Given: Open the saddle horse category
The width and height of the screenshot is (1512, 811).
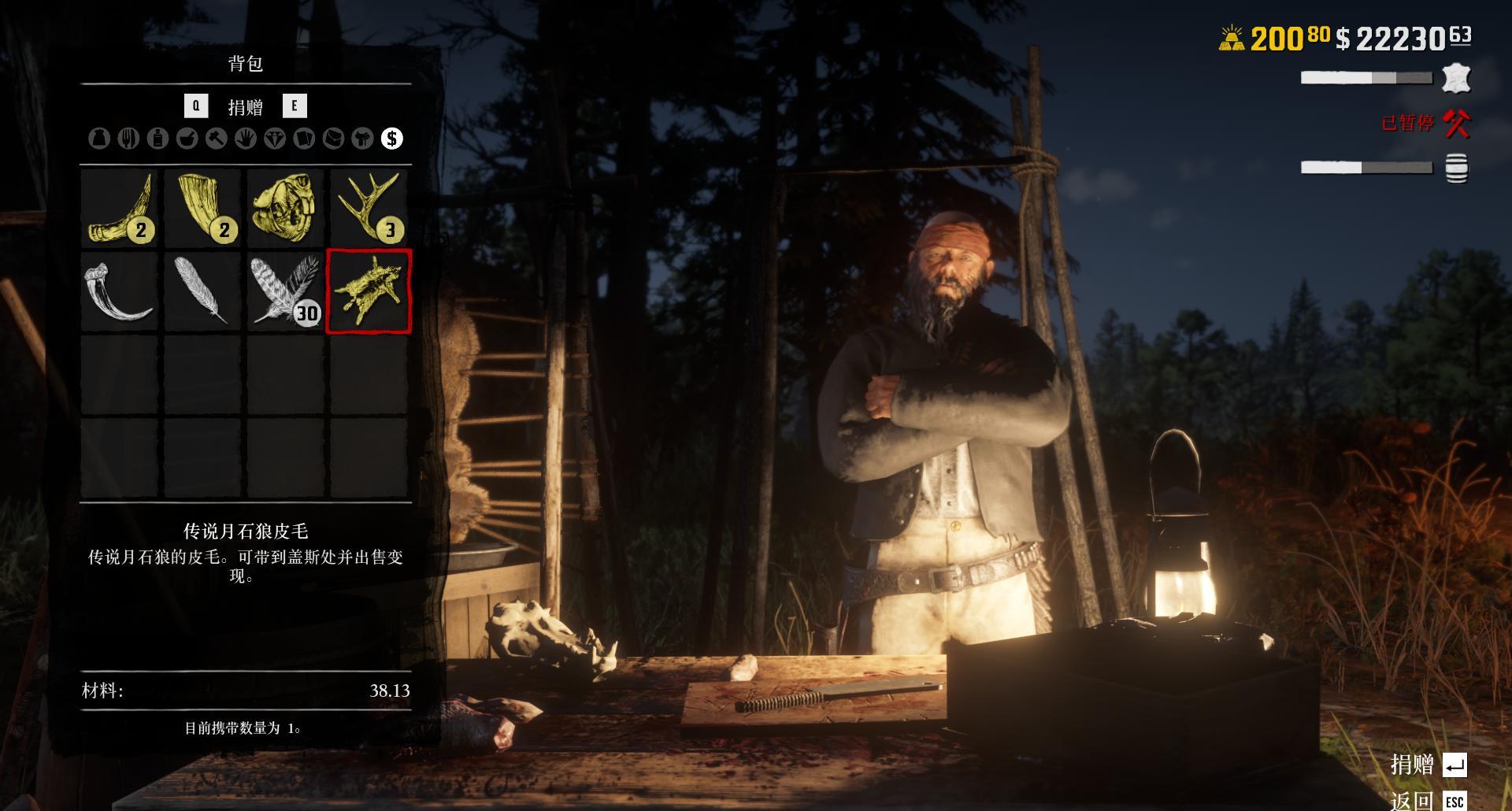Looking at the screenshot, I should tap(362, 139).
